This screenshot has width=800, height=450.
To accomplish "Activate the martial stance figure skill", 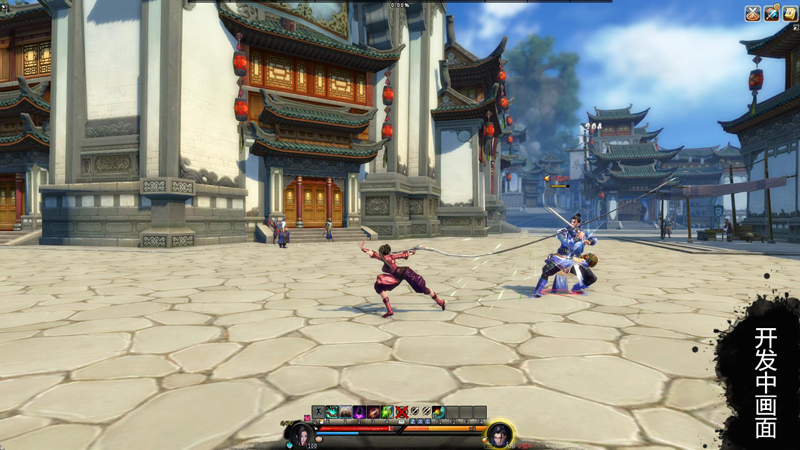I will [x=319, y=412].
